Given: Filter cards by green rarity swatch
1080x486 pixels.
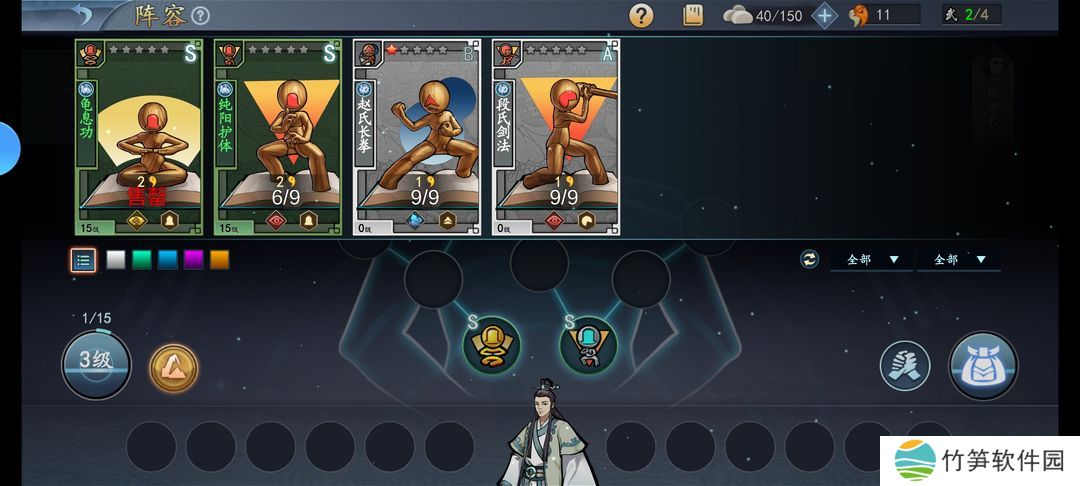Looking at the screenshot, I should (142, 260).
